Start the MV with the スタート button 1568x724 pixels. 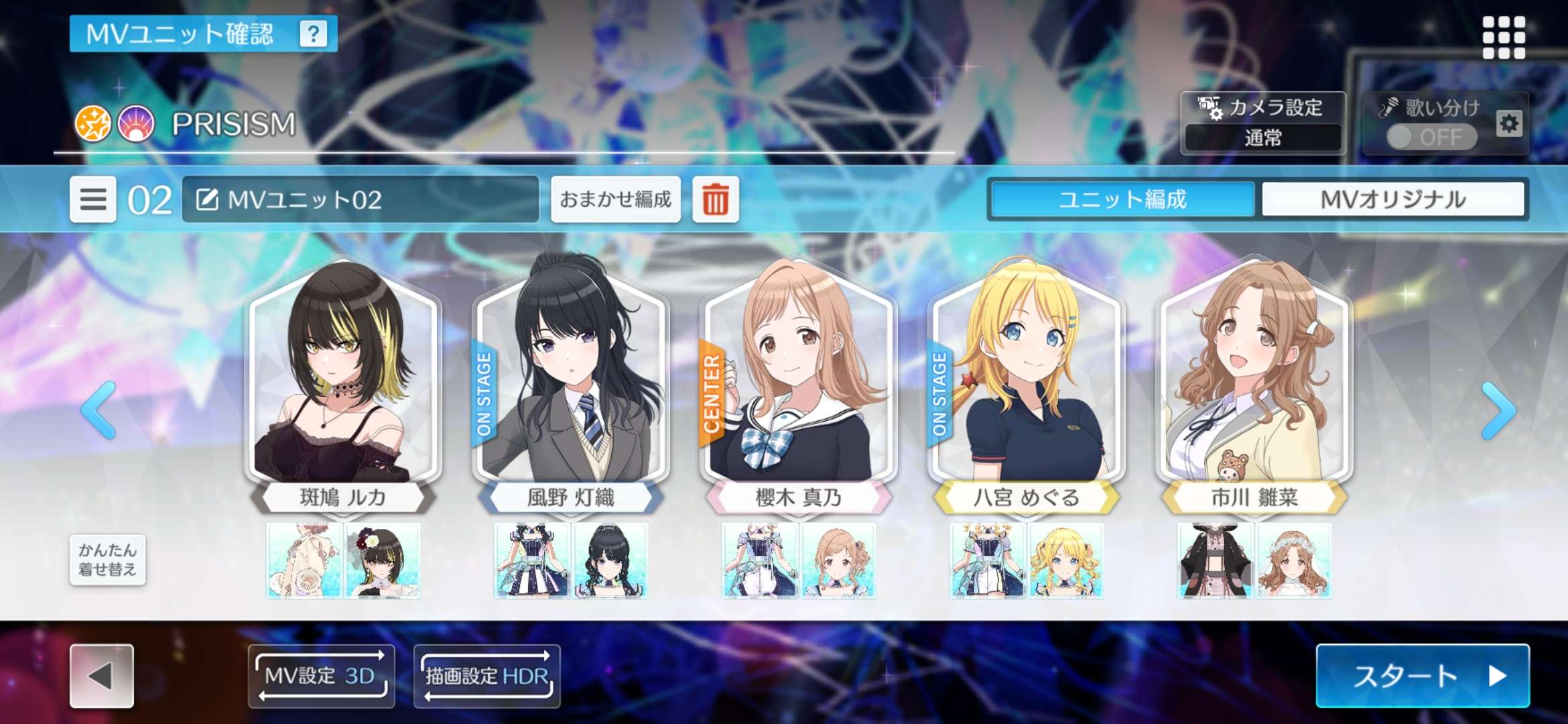coord(1422,676)
